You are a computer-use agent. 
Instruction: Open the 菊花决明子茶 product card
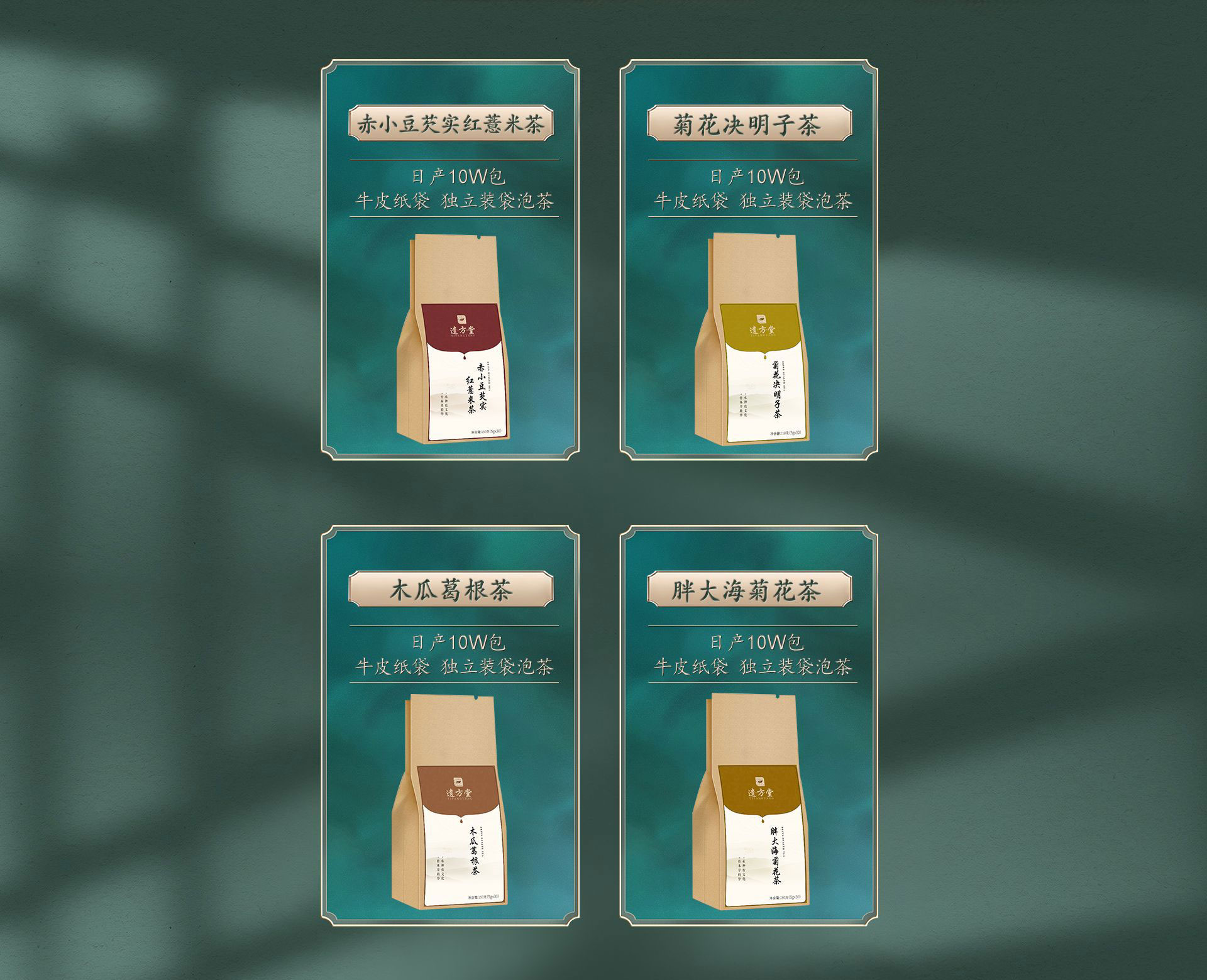click(x=749, y=260)
